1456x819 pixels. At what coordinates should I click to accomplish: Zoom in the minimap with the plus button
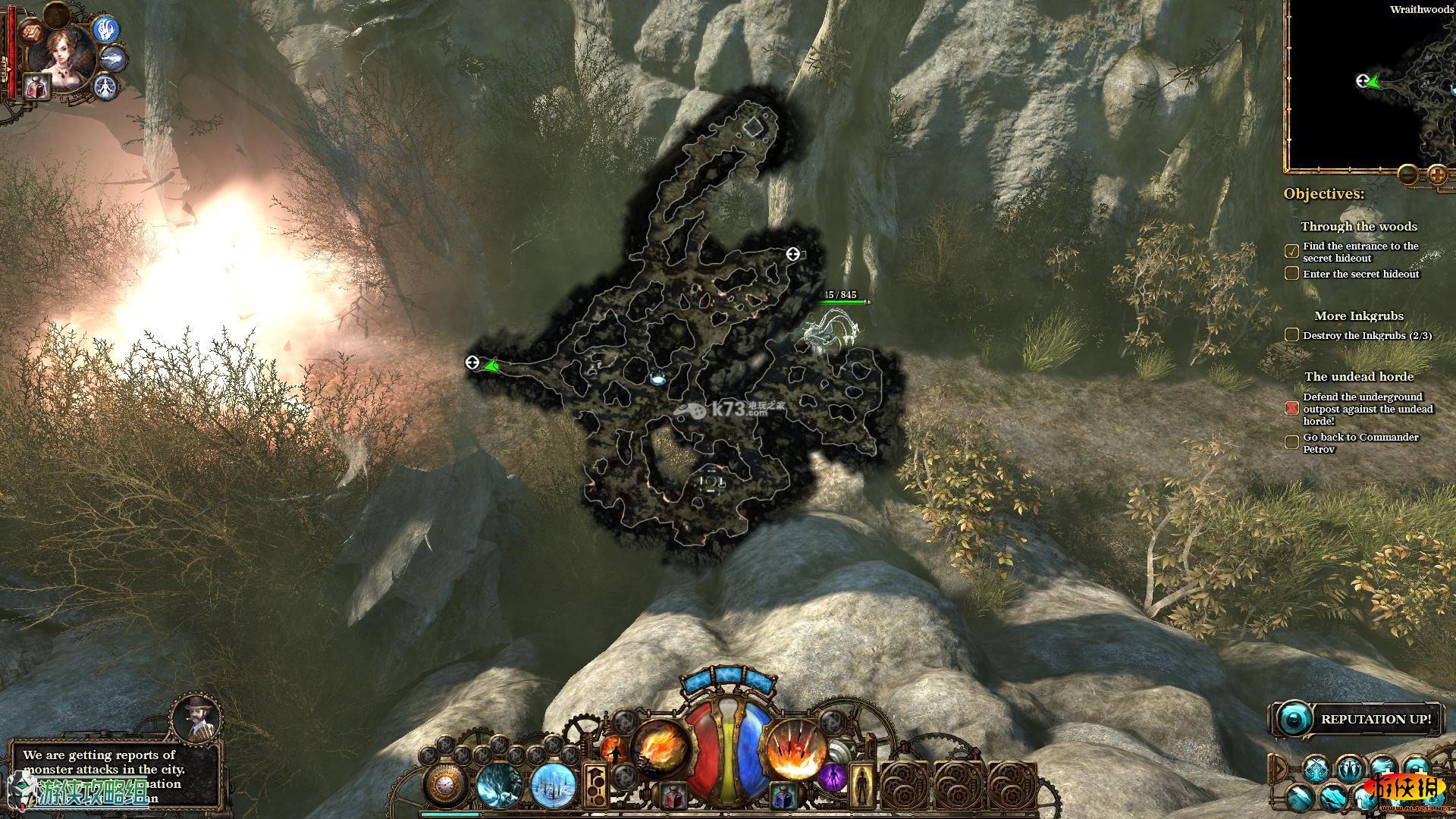pos(1437,175)
